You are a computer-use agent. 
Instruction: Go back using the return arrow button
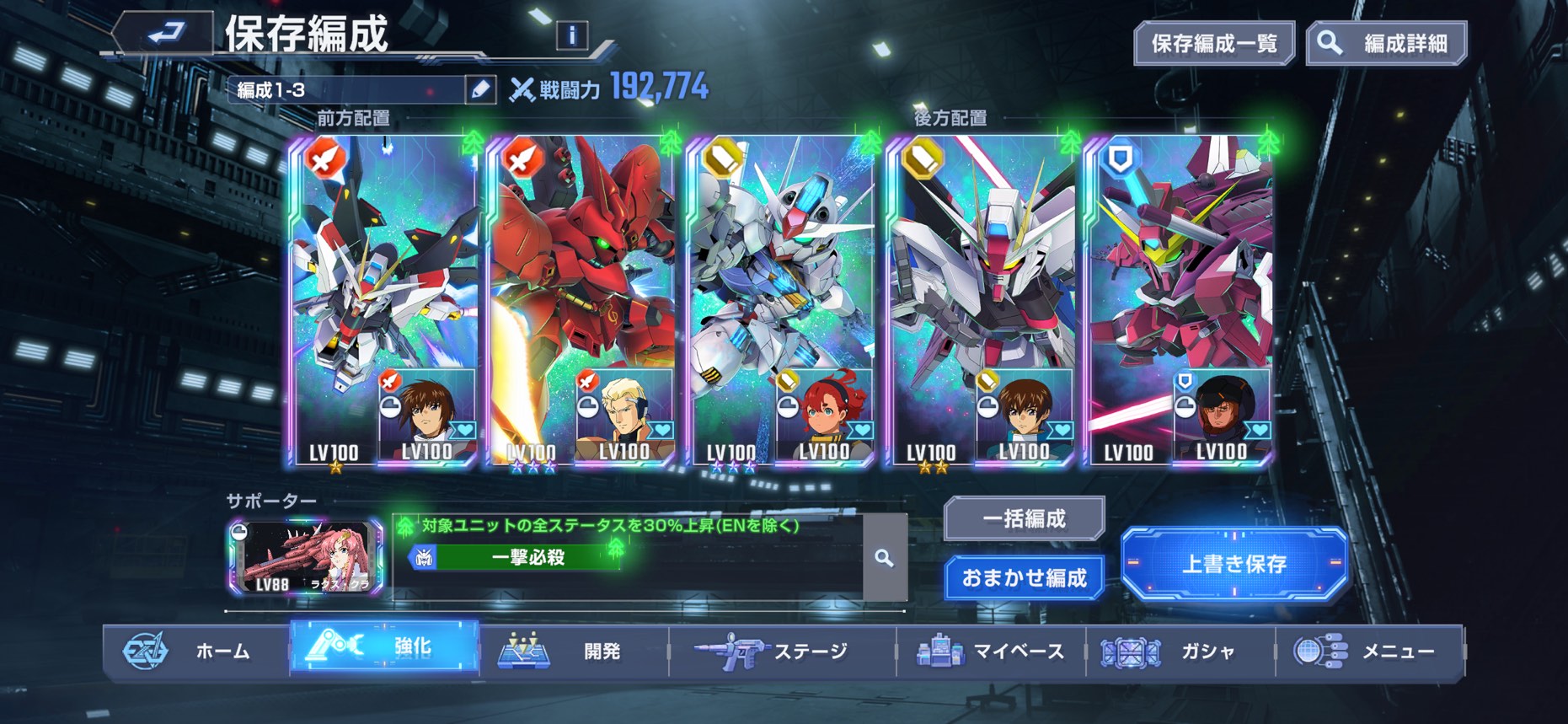[165, 34]
